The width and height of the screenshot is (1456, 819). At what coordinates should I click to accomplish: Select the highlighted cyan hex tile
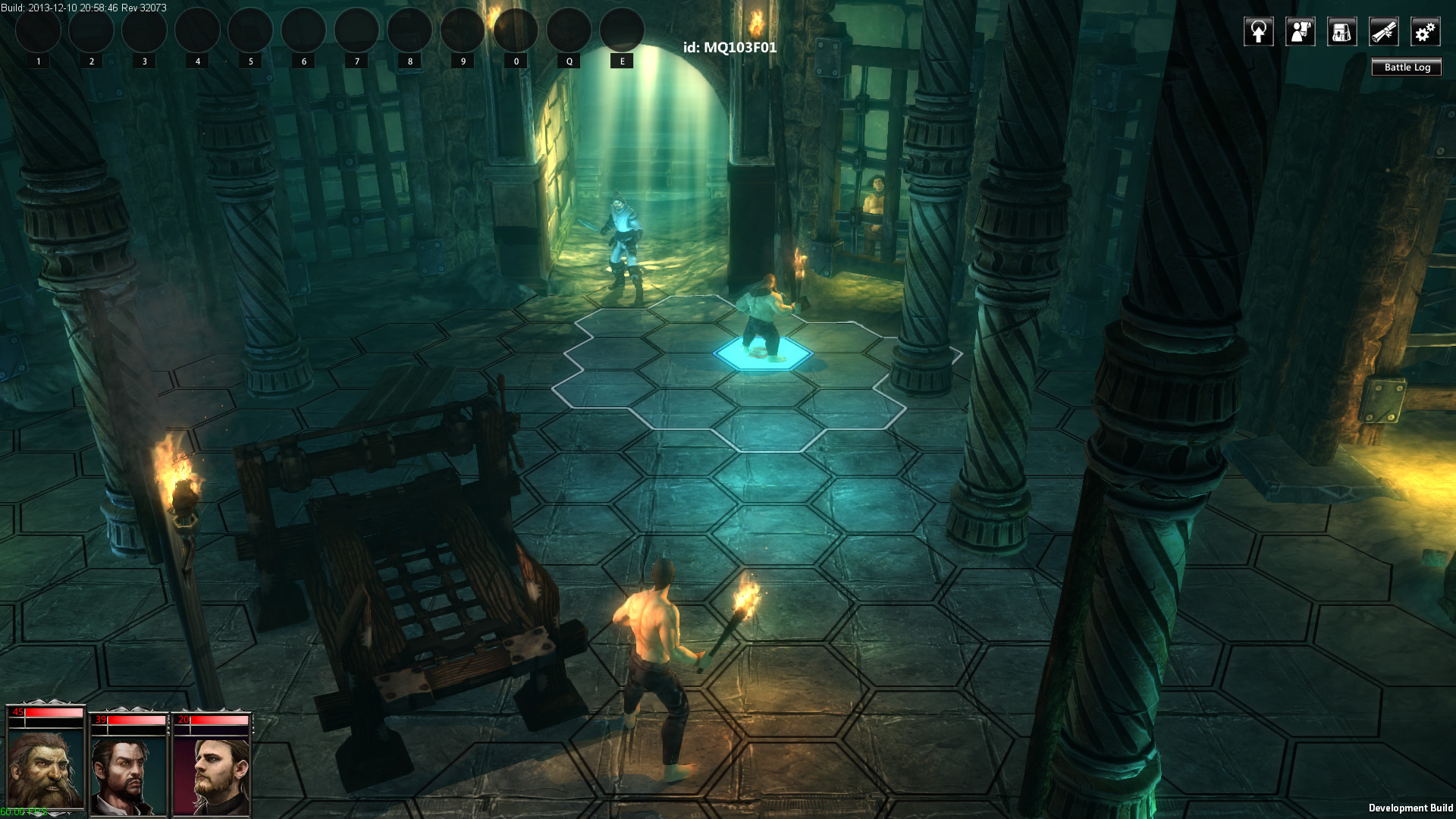coord(762,354)
